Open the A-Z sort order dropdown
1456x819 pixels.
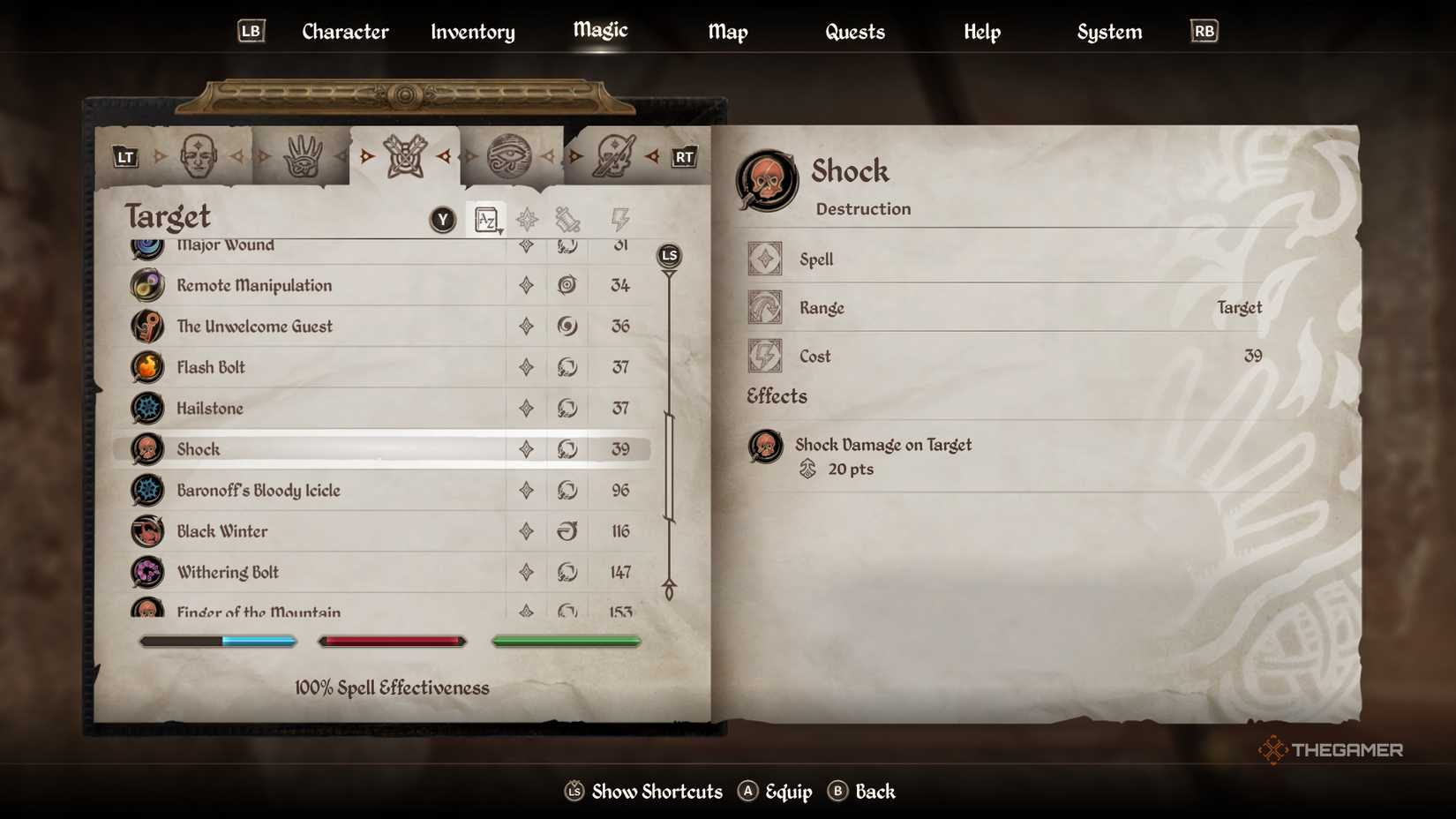click(x=485, y=218)
